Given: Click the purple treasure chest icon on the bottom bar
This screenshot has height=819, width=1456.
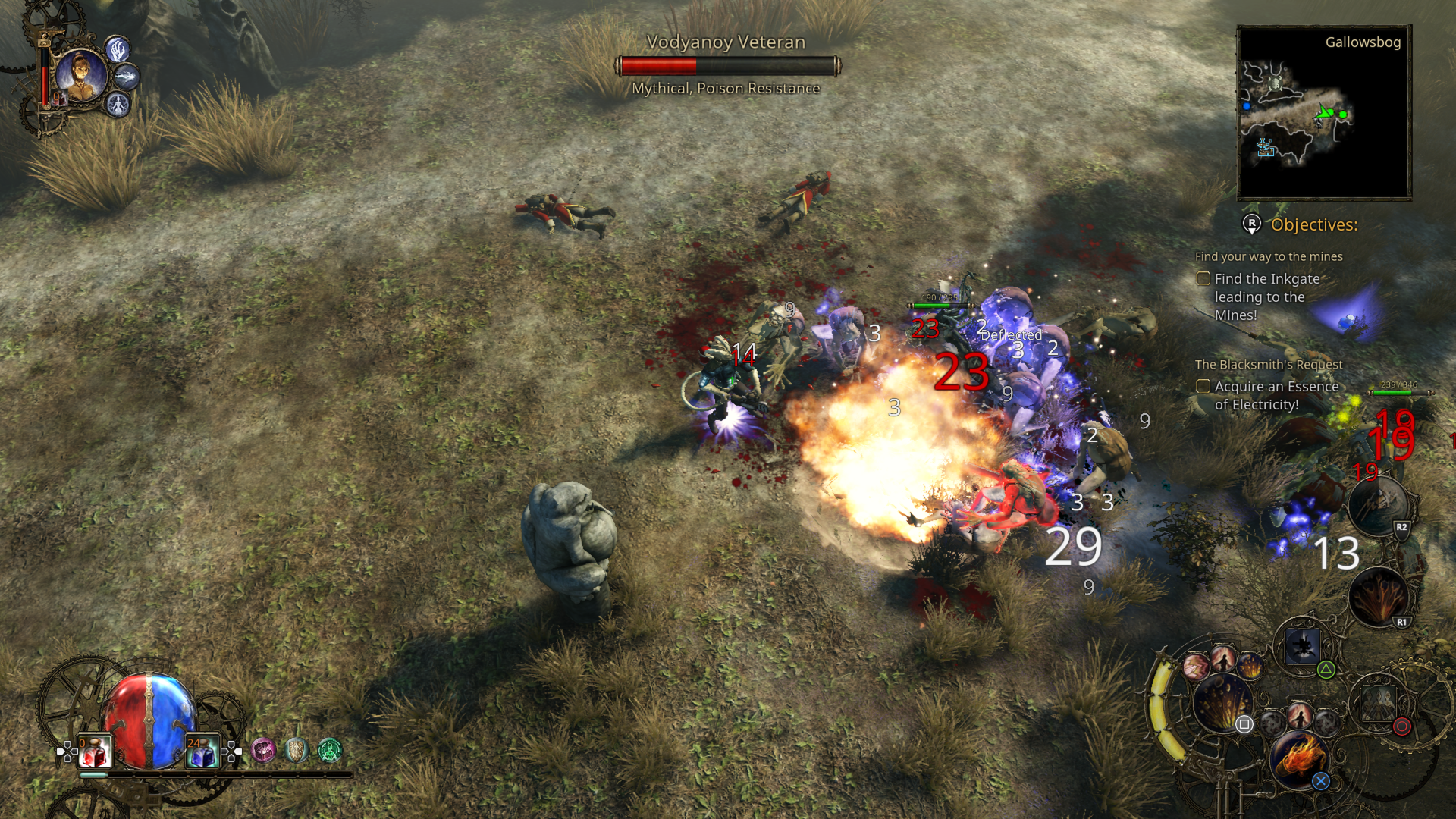Looking at the screenshot, I should 265,752.
